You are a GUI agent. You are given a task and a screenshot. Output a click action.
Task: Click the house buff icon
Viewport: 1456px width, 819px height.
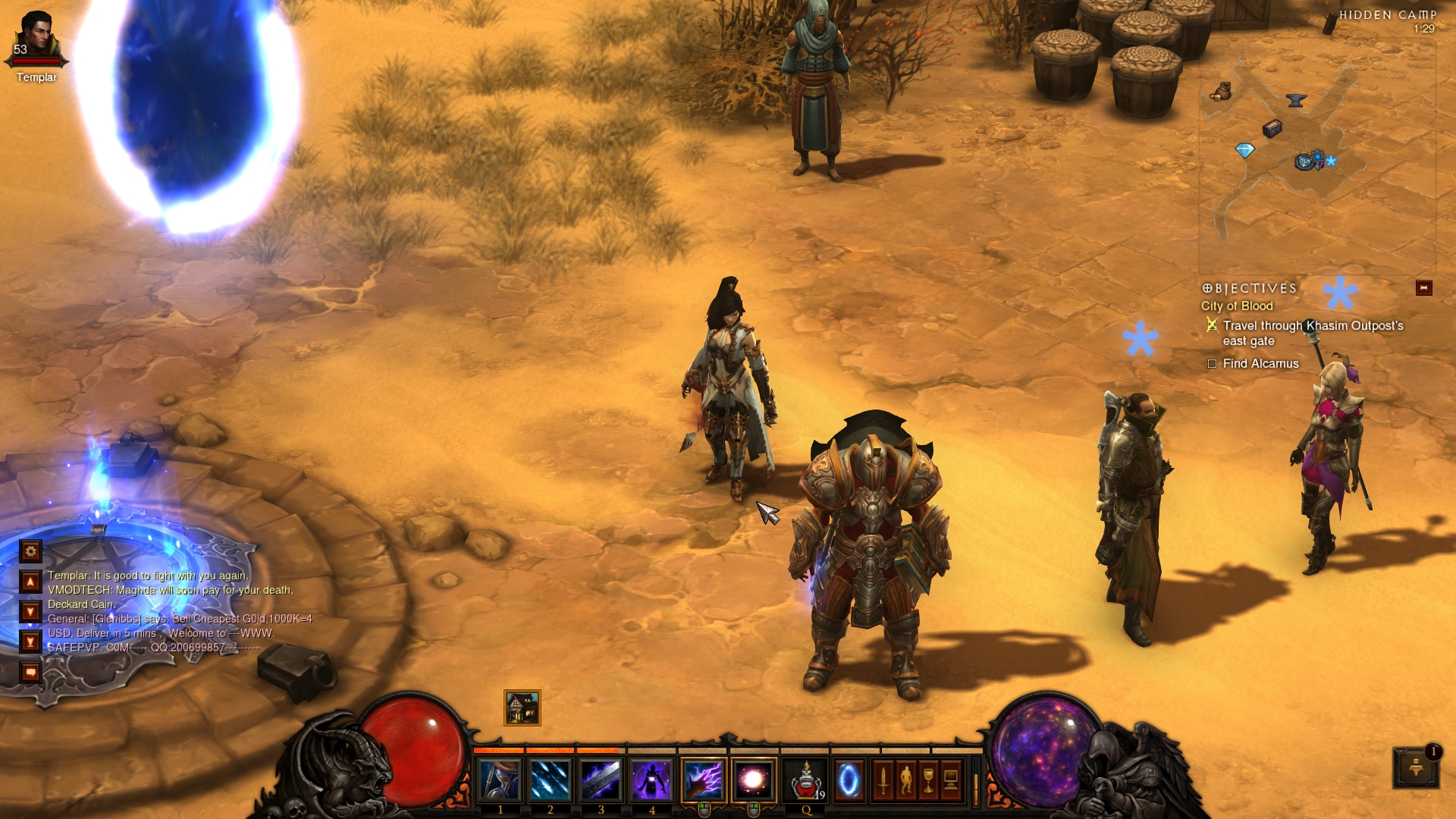point(522,708)
